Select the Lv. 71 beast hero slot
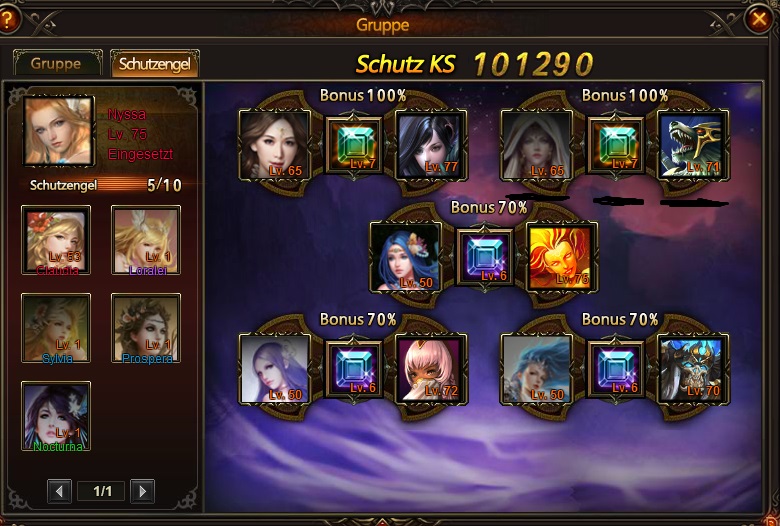 tap(691, 144)
